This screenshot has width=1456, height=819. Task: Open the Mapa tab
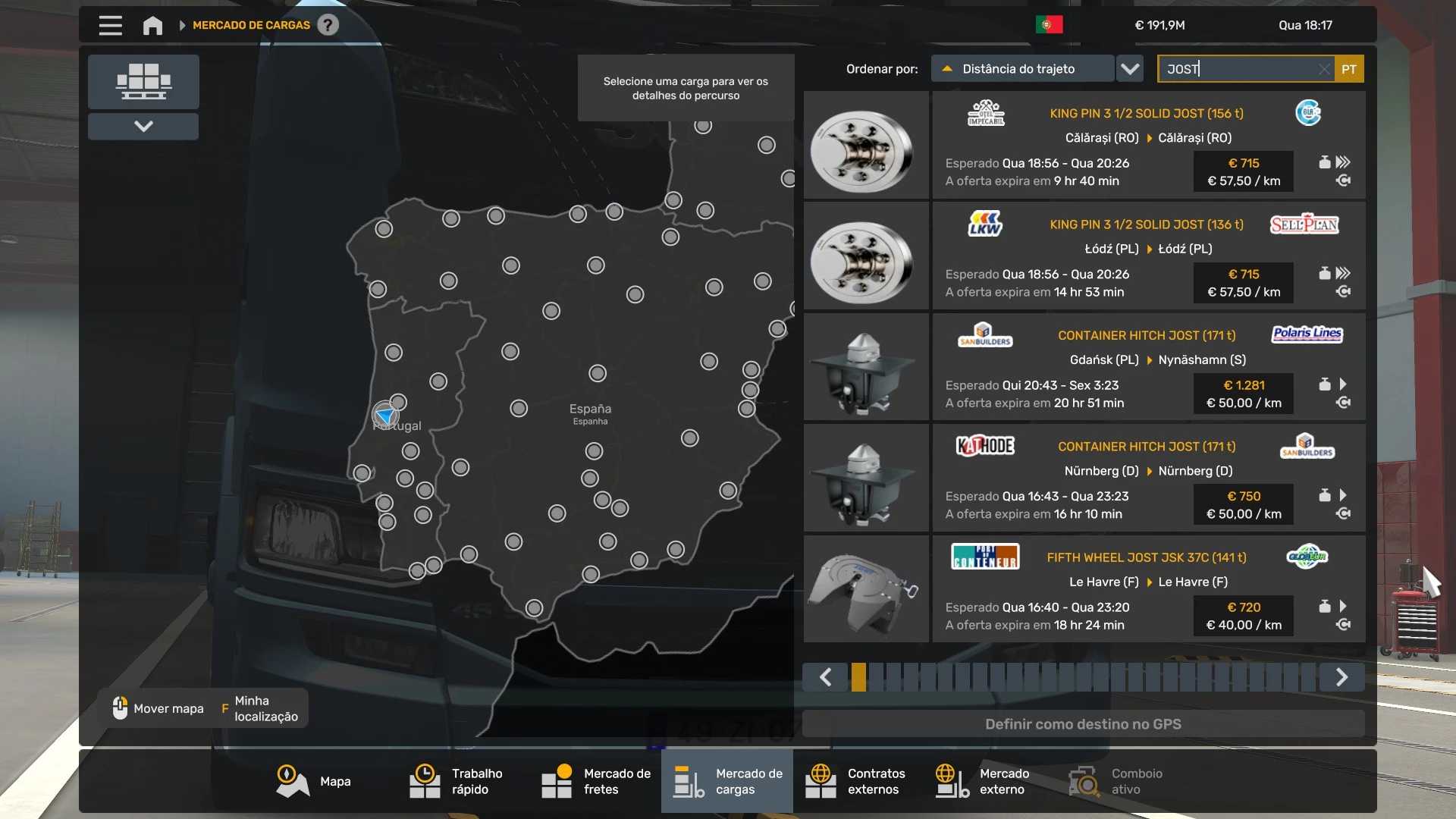coord(314,781)
